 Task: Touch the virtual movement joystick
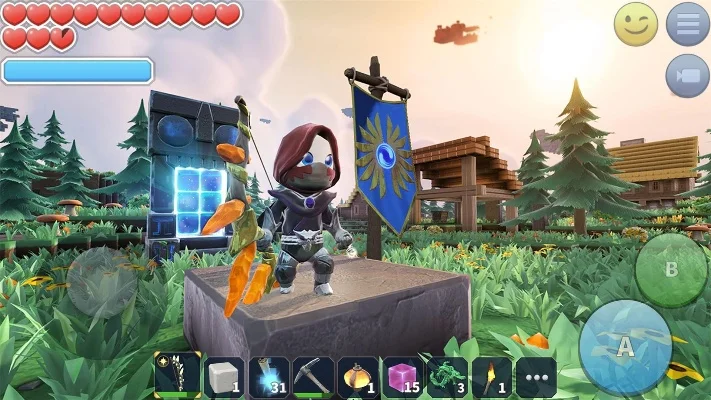[102, 282]
